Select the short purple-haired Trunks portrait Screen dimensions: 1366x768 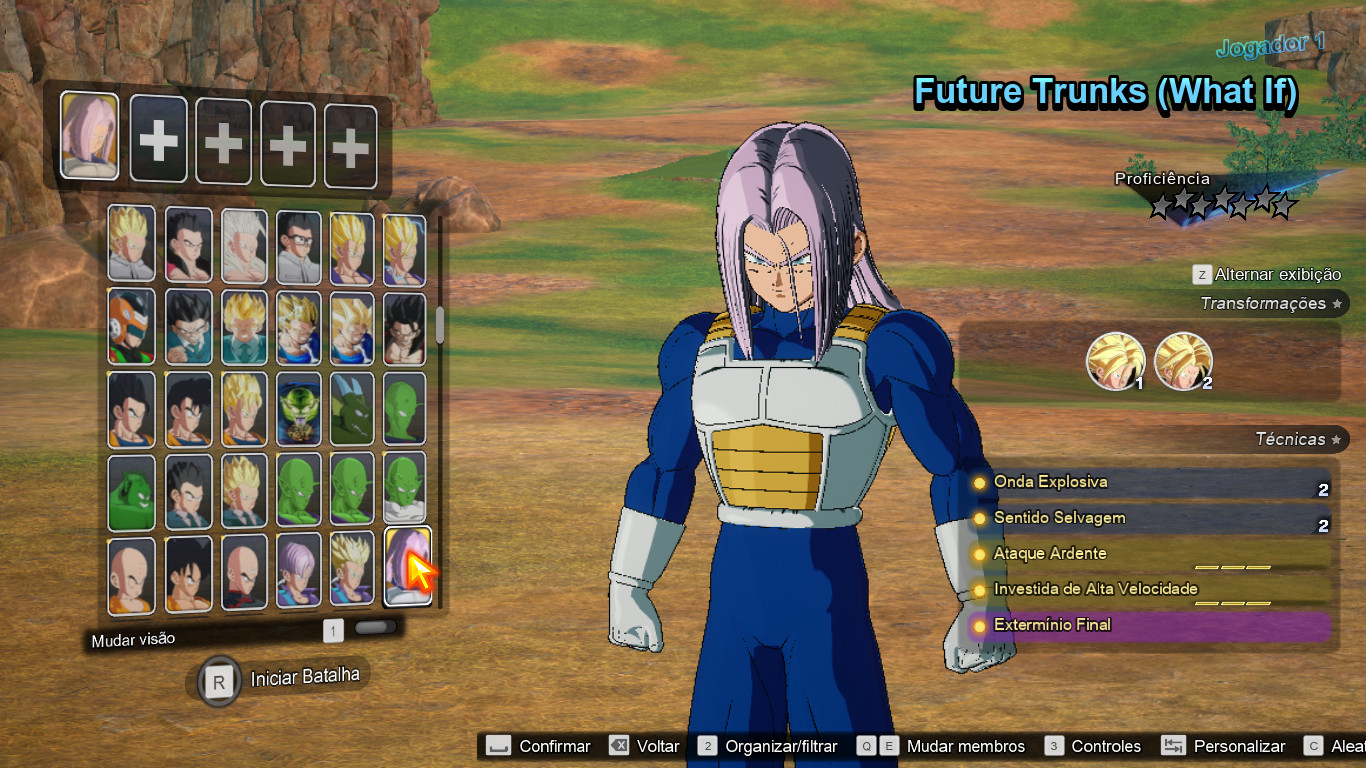(x=298, y=571)
